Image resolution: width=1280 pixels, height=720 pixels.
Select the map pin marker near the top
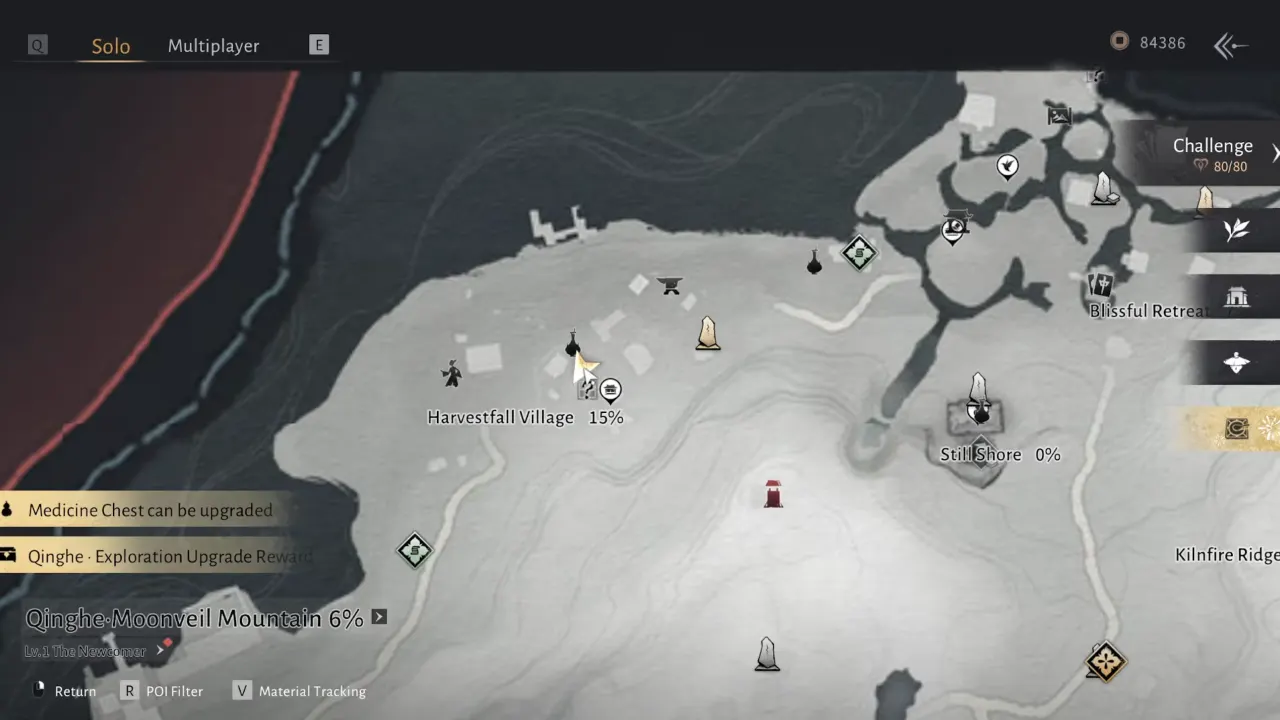click(1007, 166)
